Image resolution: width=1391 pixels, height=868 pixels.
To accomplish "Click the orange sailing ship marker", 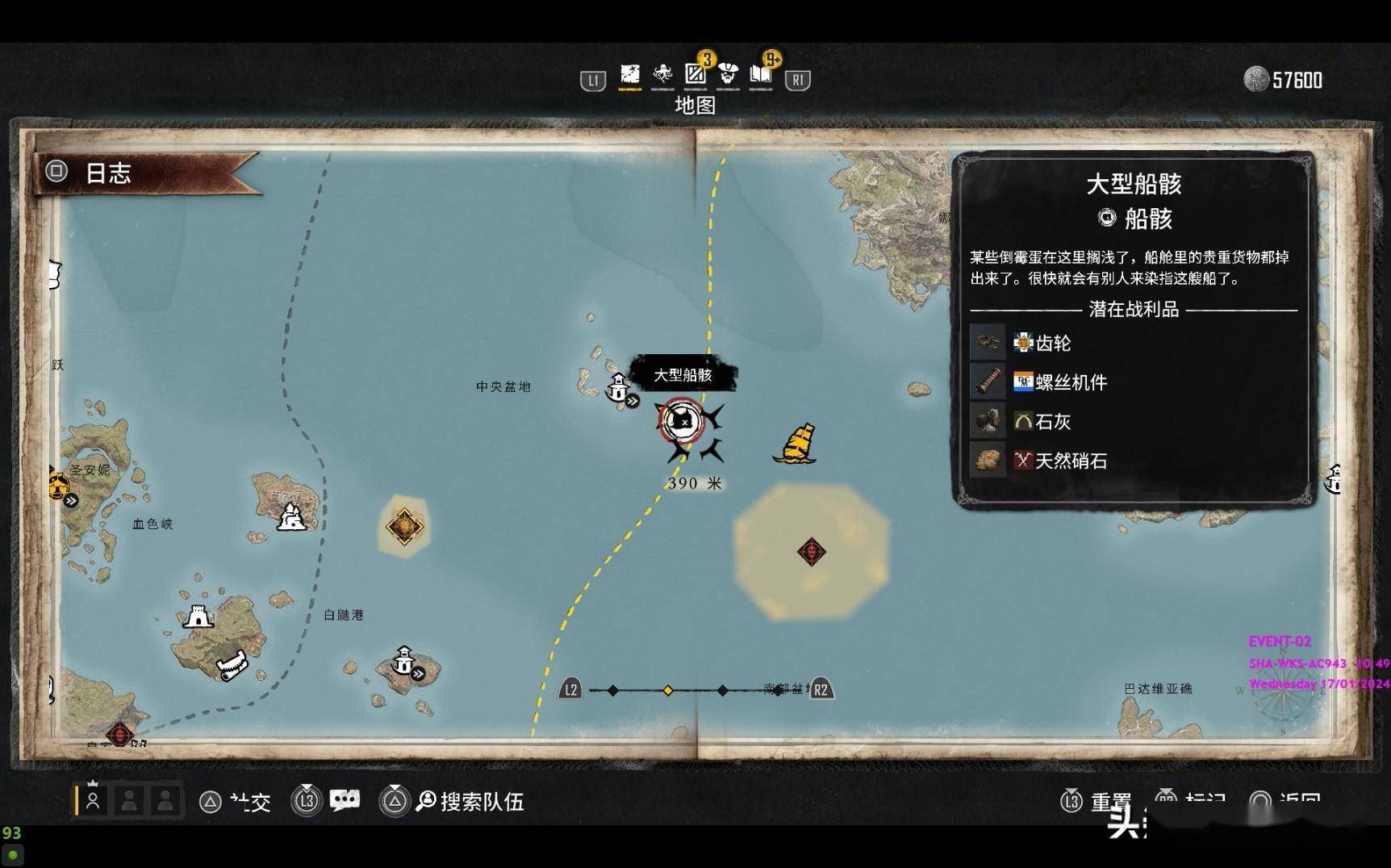I will pos(796,444).
